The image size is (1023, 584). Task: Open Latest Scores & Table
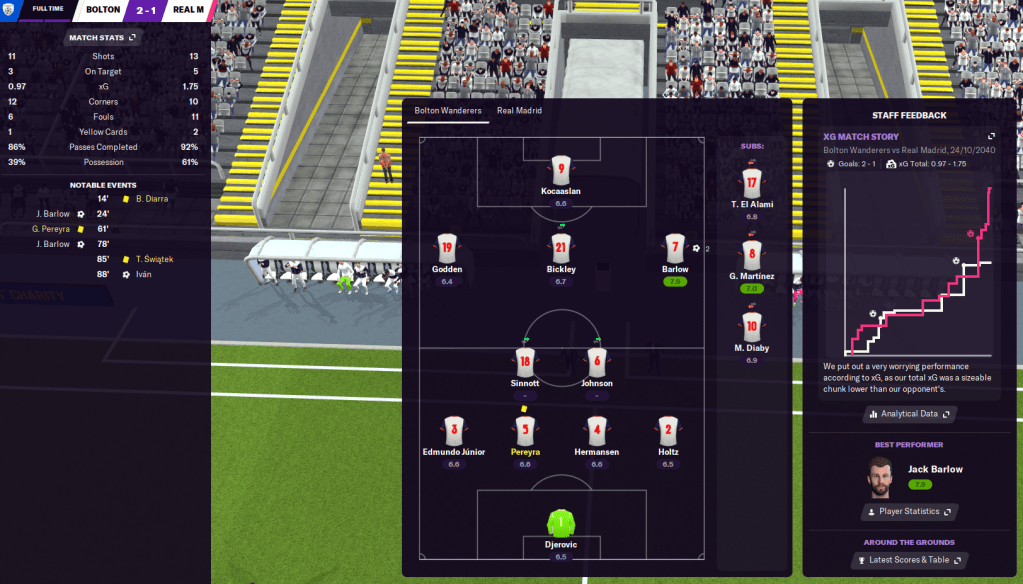click(909, 560)
